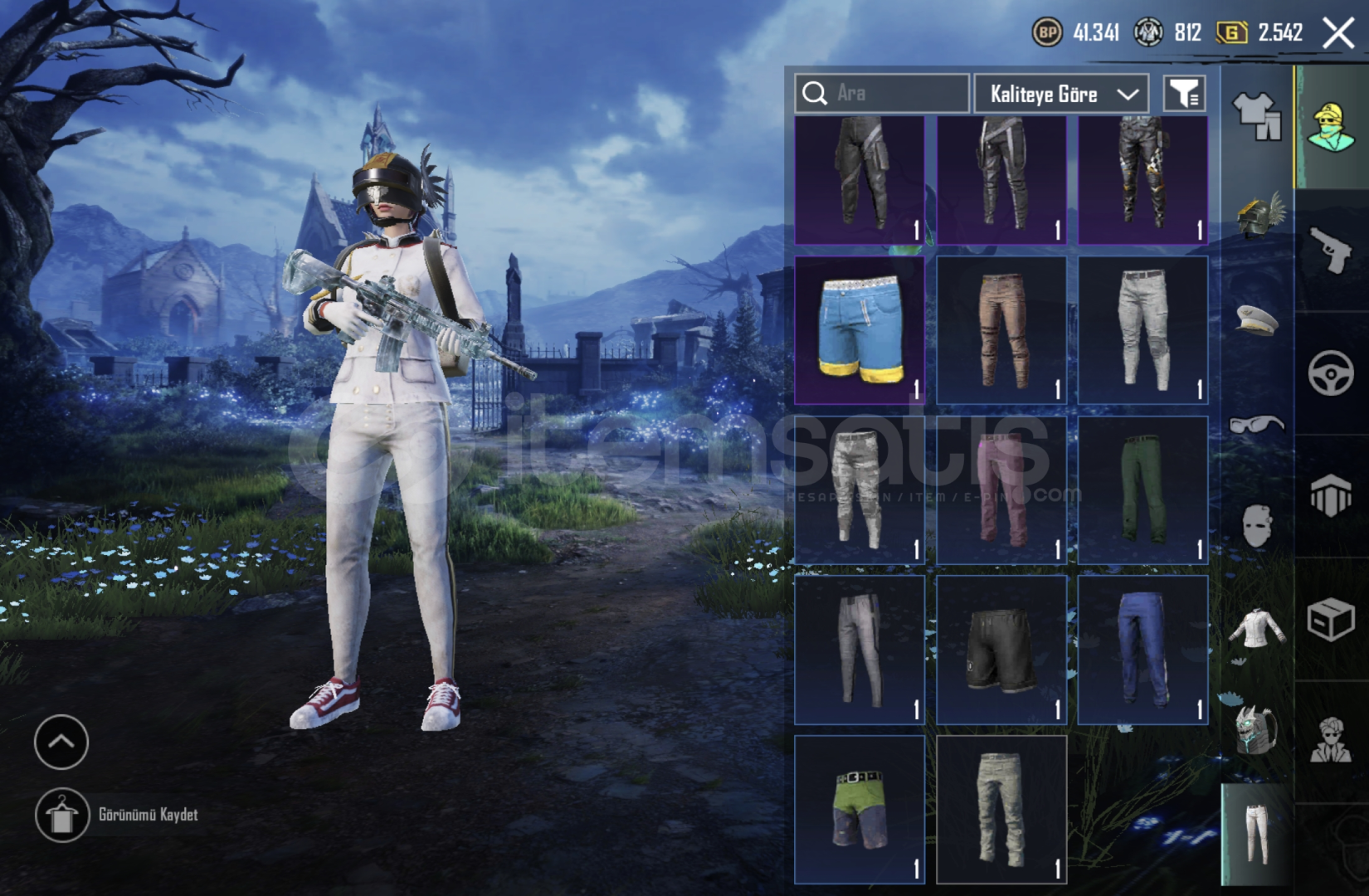
Task: Open the Kaliteye Göre sort dropdown
Action: (1061, 94)
